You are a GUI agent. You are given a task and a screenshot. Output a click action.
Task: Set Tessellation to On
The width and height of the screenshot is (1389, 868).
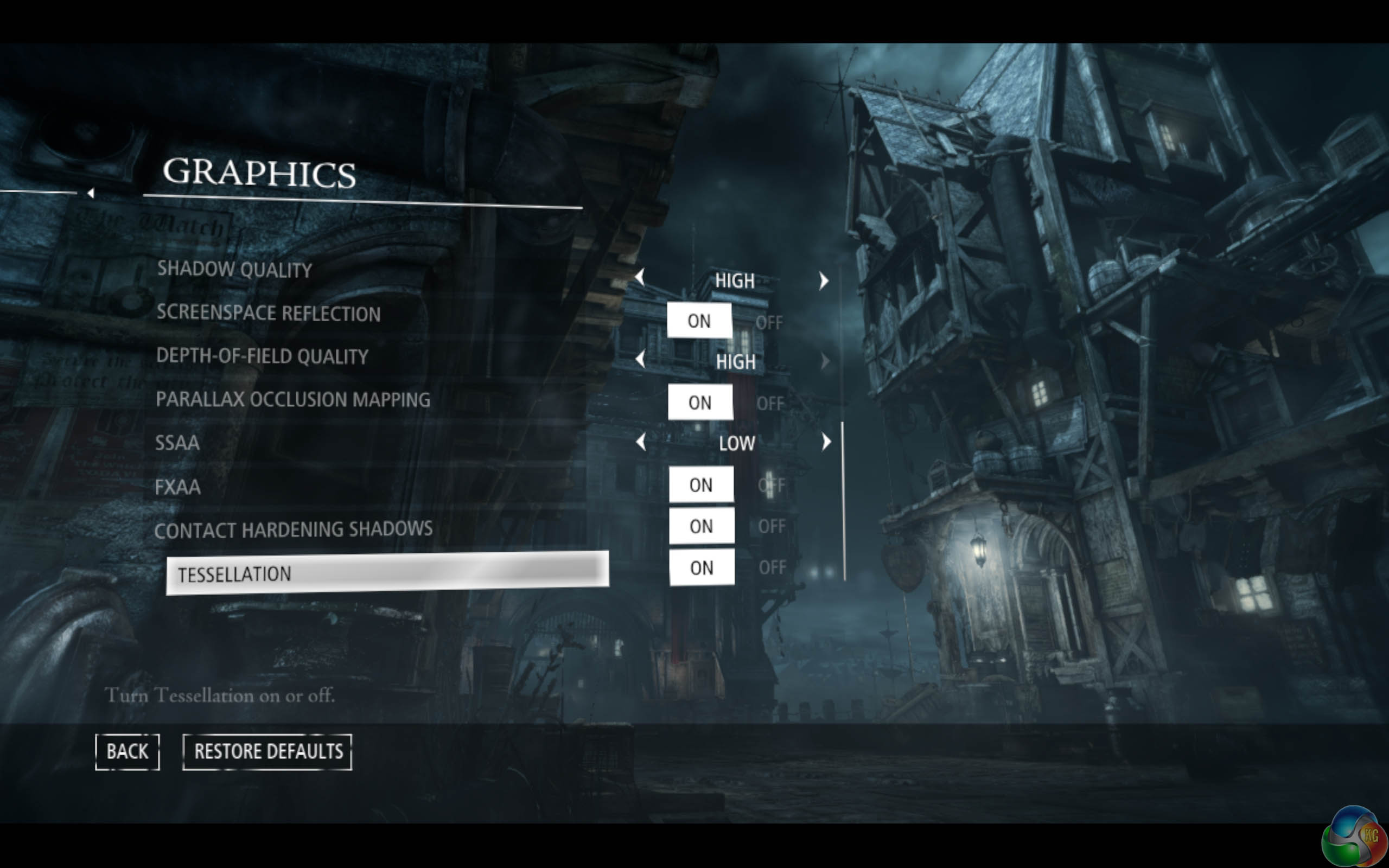click(x=702, y=568)
